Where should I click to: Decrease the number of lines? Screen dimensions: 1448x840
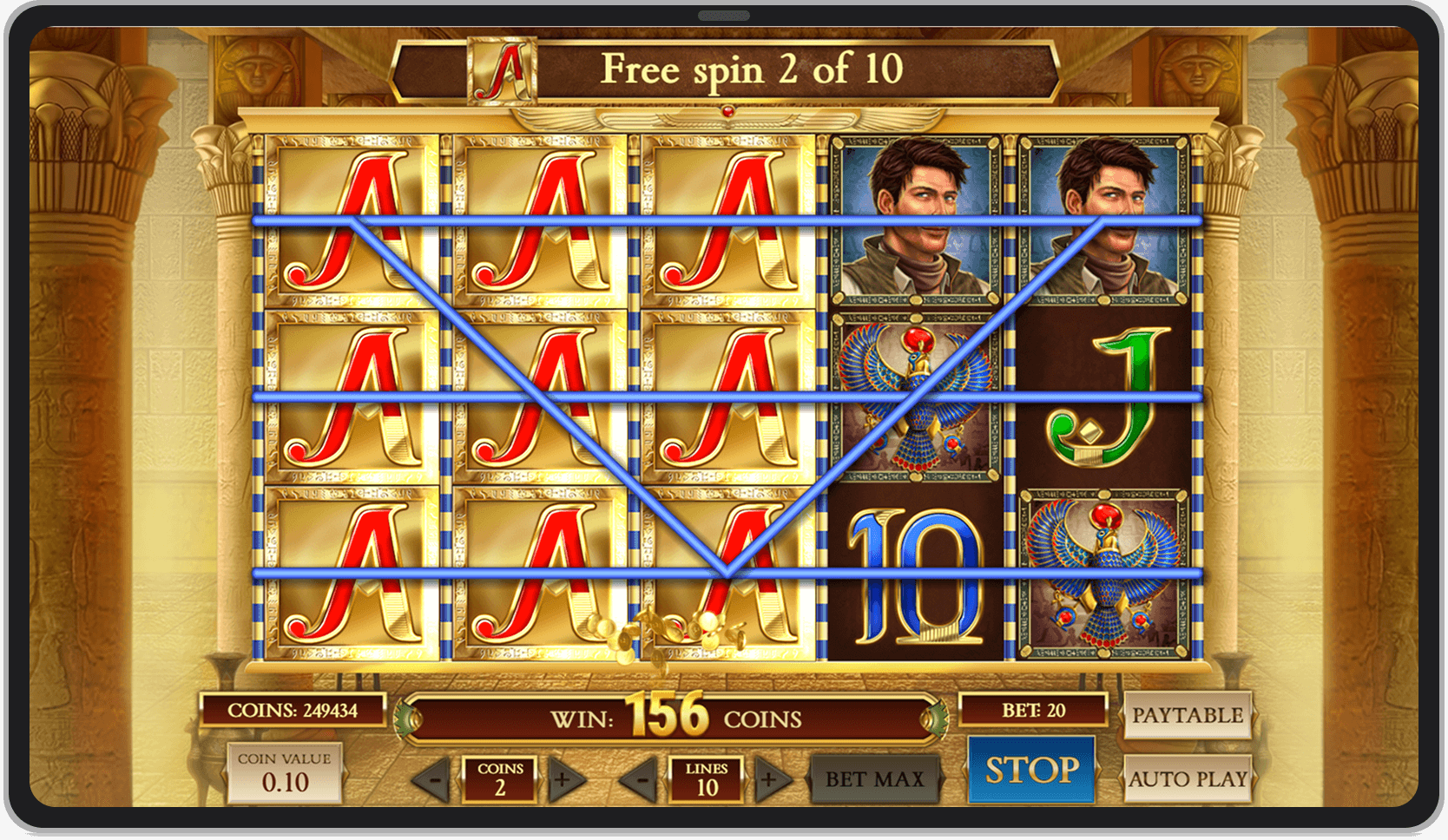point(641,779)
